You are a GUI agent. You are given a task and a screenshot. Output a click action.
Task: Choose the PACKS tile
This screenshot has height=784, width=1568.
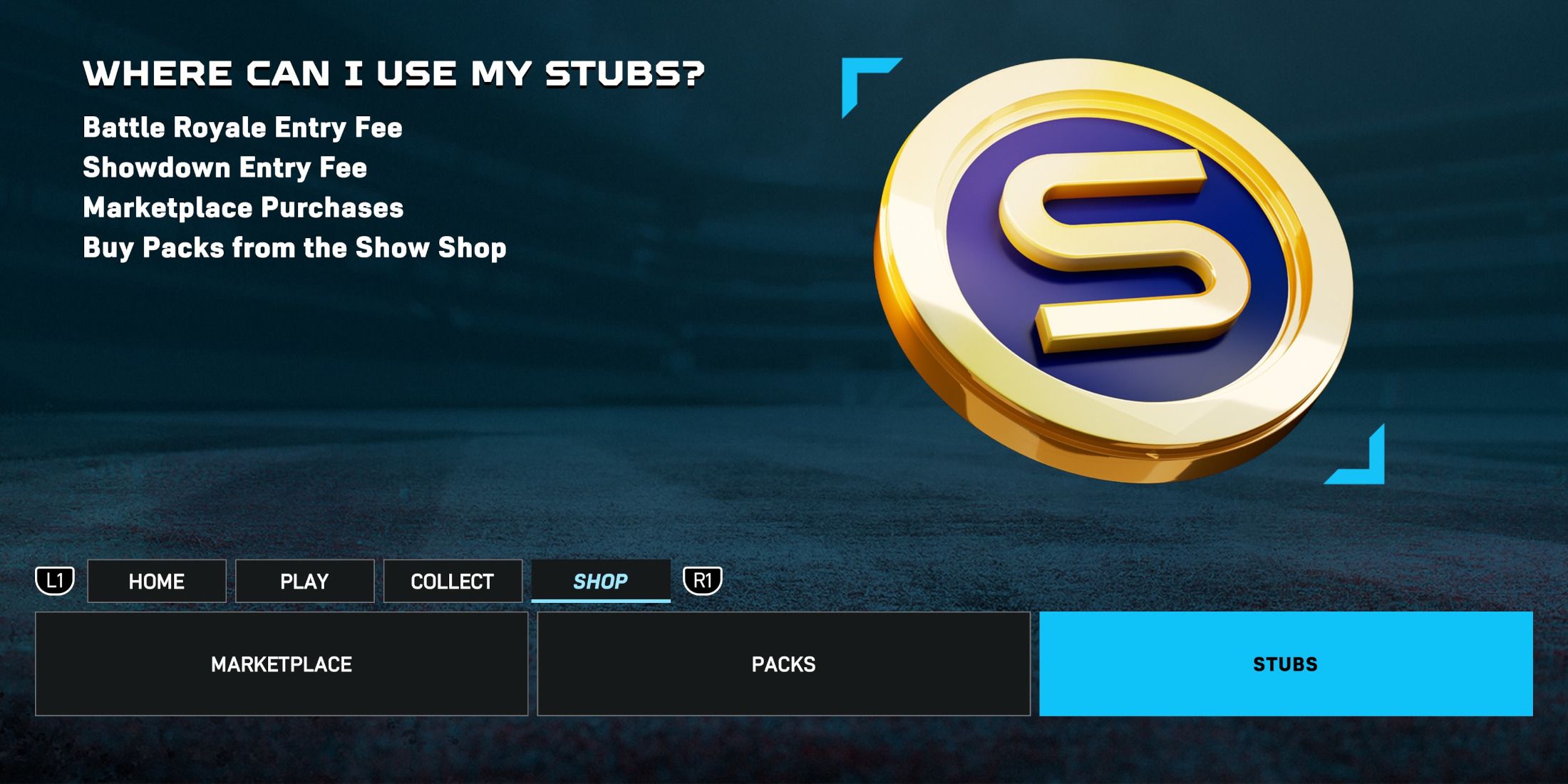(783, 664)
